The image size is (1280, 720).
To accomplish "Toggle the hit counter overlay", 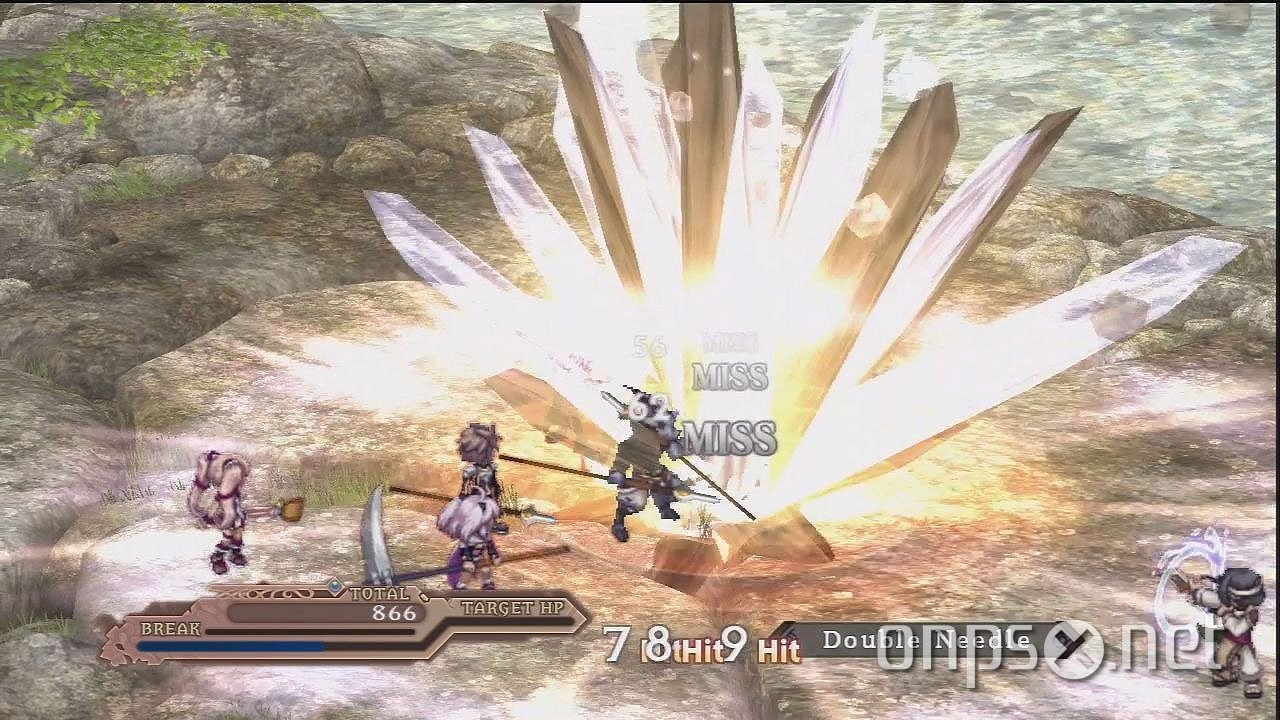I will click(700, 650).
